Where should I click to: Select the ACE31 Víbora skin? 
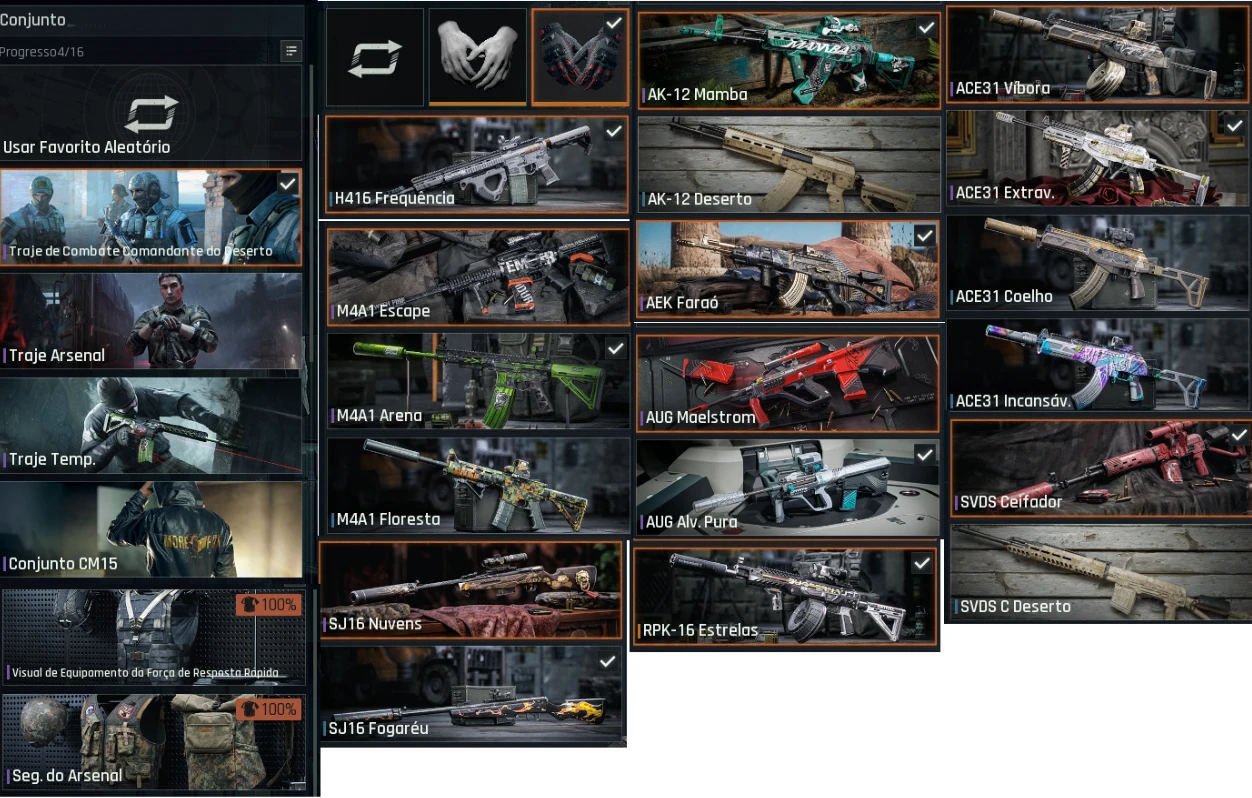pyautogui.click(x=1097, y=54)
